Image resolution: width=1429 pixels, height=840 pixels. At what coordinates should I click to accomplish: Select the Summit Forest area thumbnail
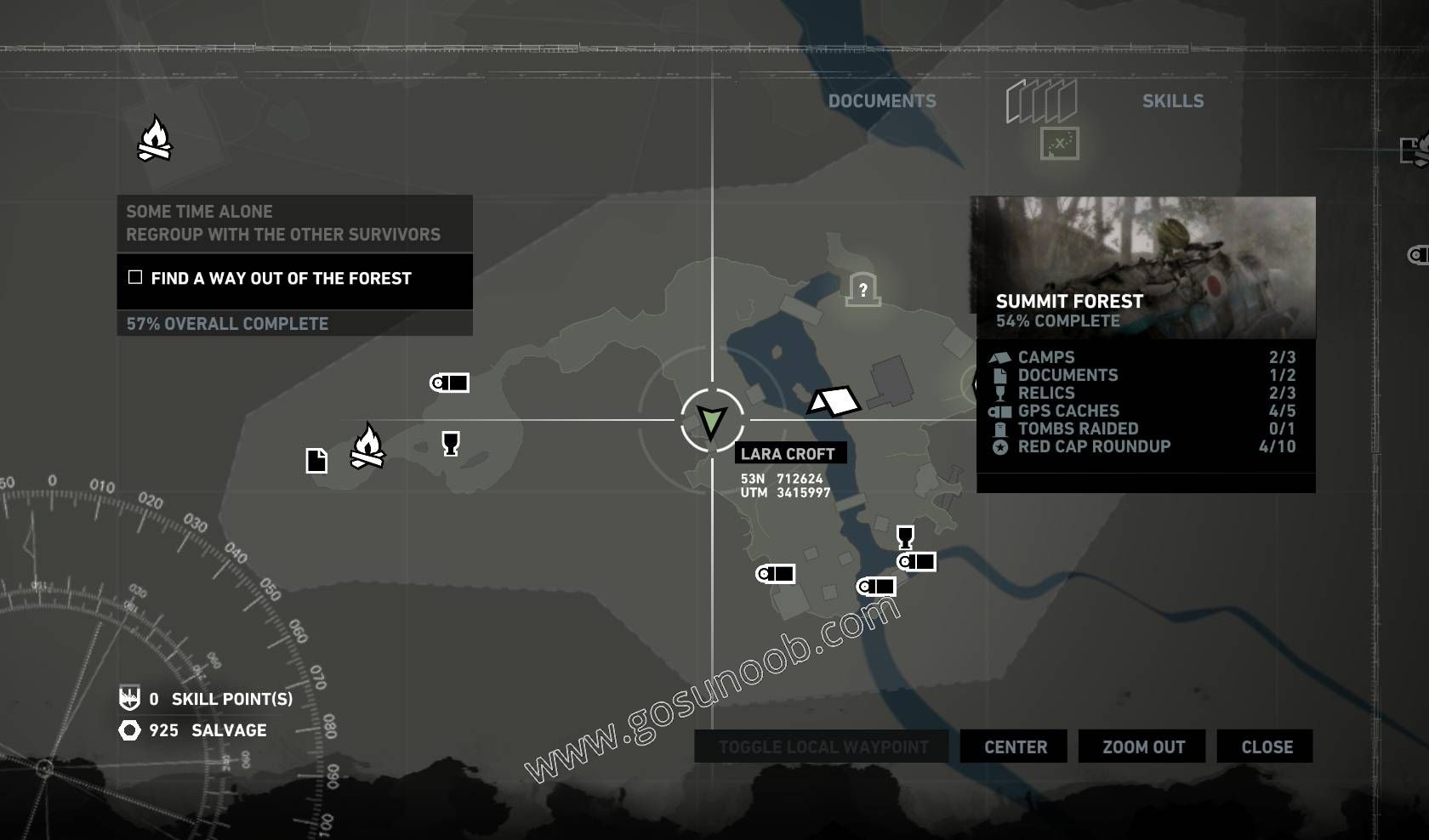(1143, 267)
